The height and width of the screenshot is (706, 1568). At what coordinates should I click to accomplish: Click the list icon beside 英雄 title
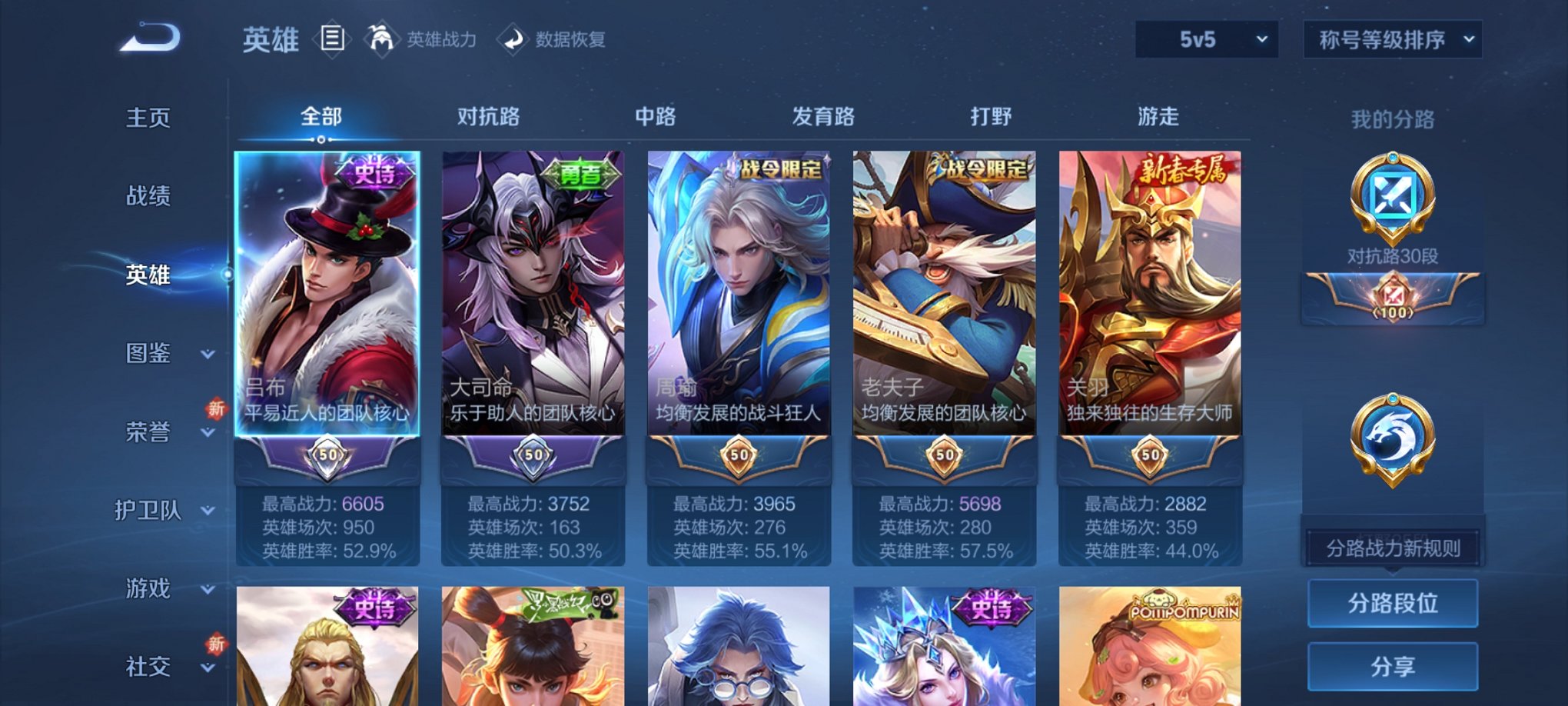click(332, 40)
